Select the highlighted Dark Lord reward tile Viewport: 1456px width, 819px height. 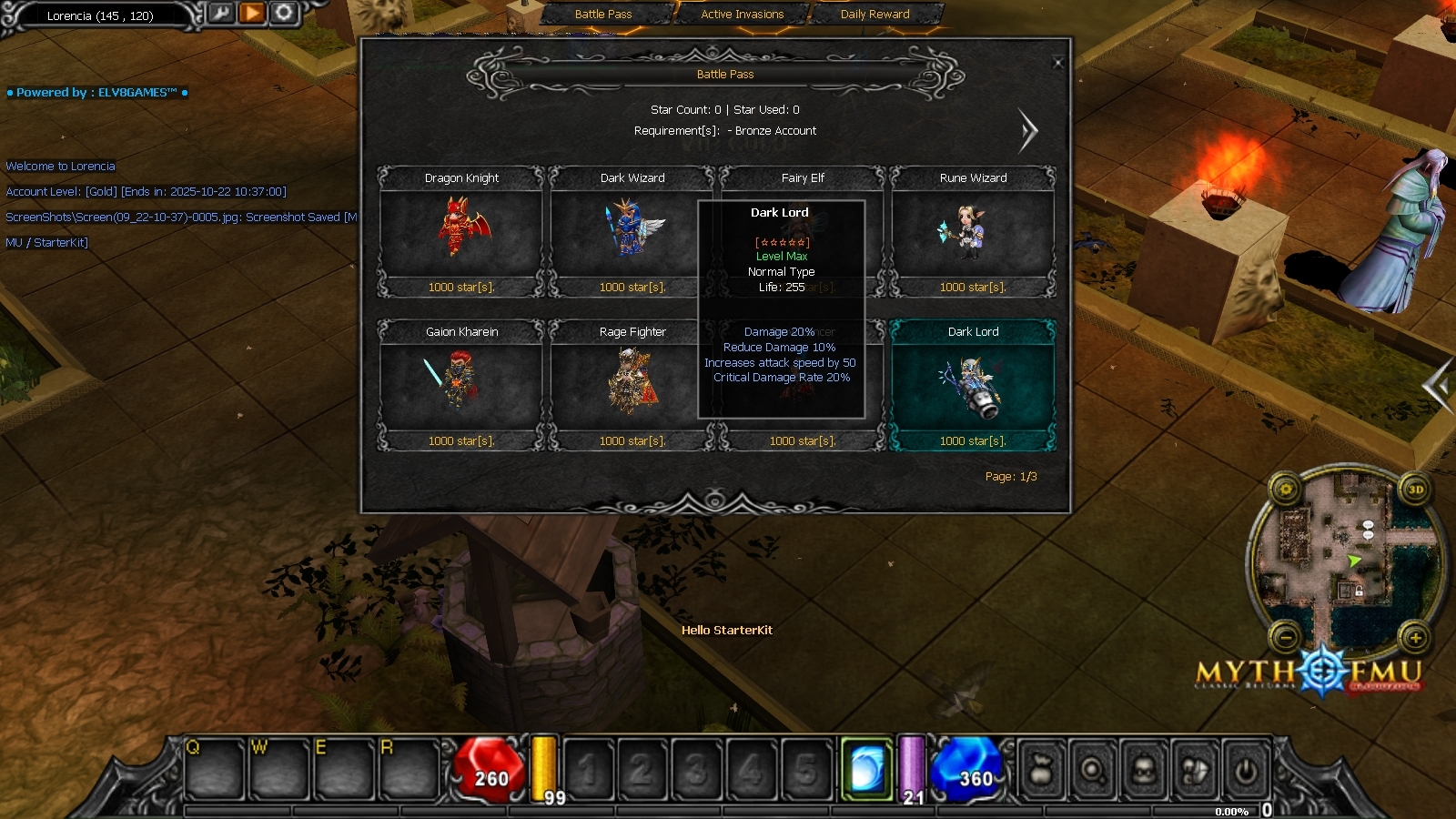(973, 385)
